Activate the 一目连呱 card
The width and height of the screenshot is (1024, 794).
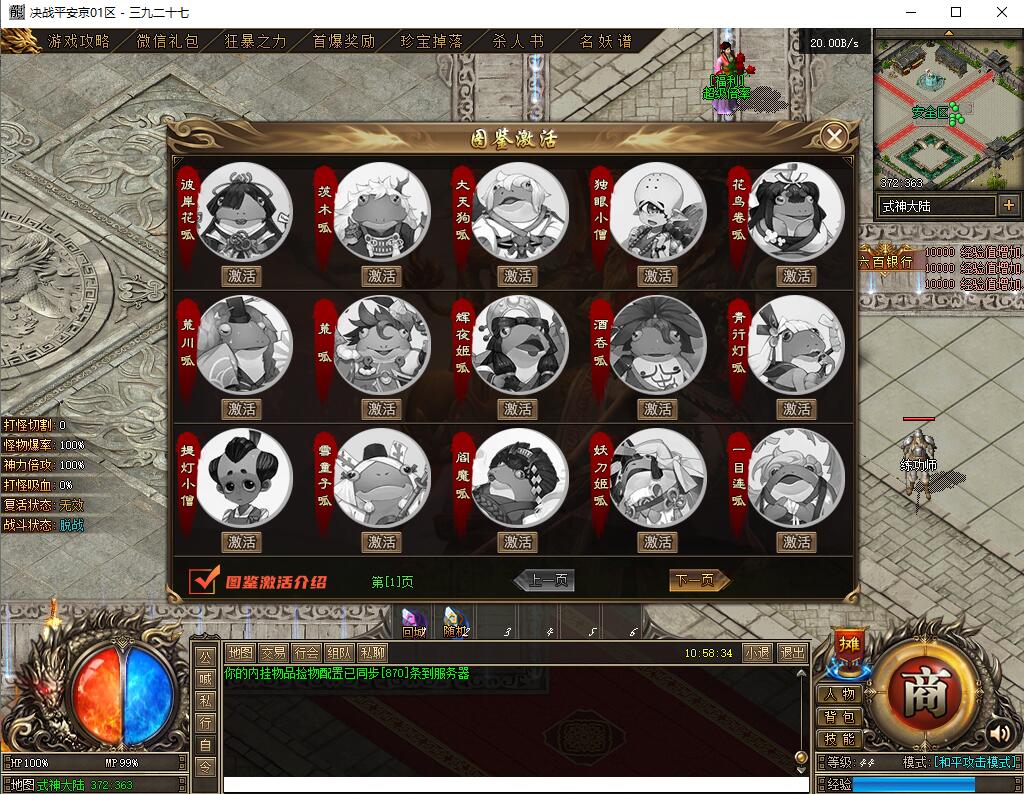point(796,542)
